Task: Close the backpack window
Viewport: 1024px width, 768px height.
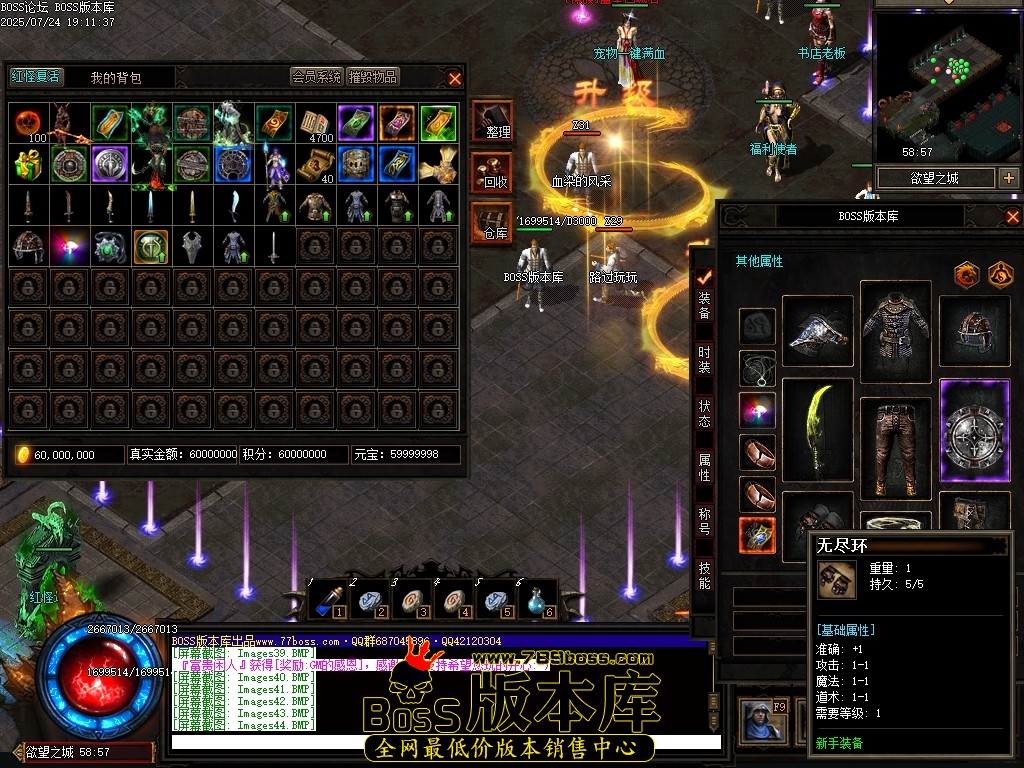Action: 455,78
